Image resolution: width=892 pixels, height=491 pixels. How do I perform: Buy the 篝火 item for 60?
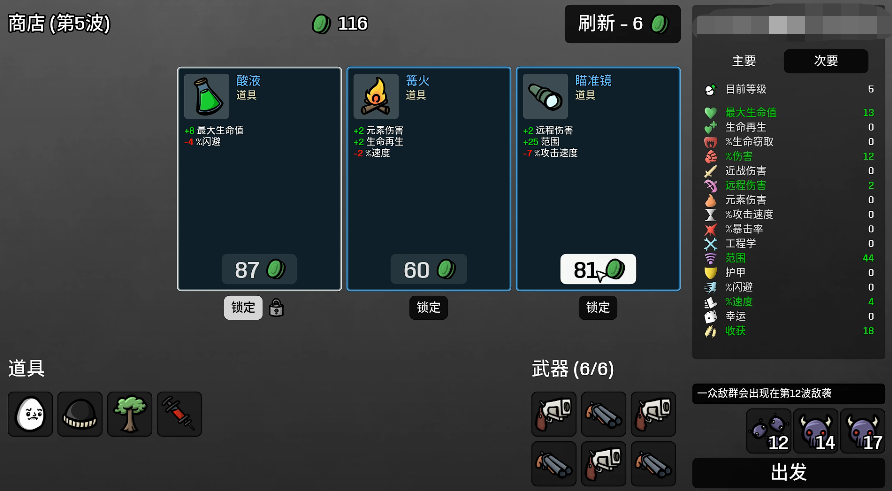[428, 270]
